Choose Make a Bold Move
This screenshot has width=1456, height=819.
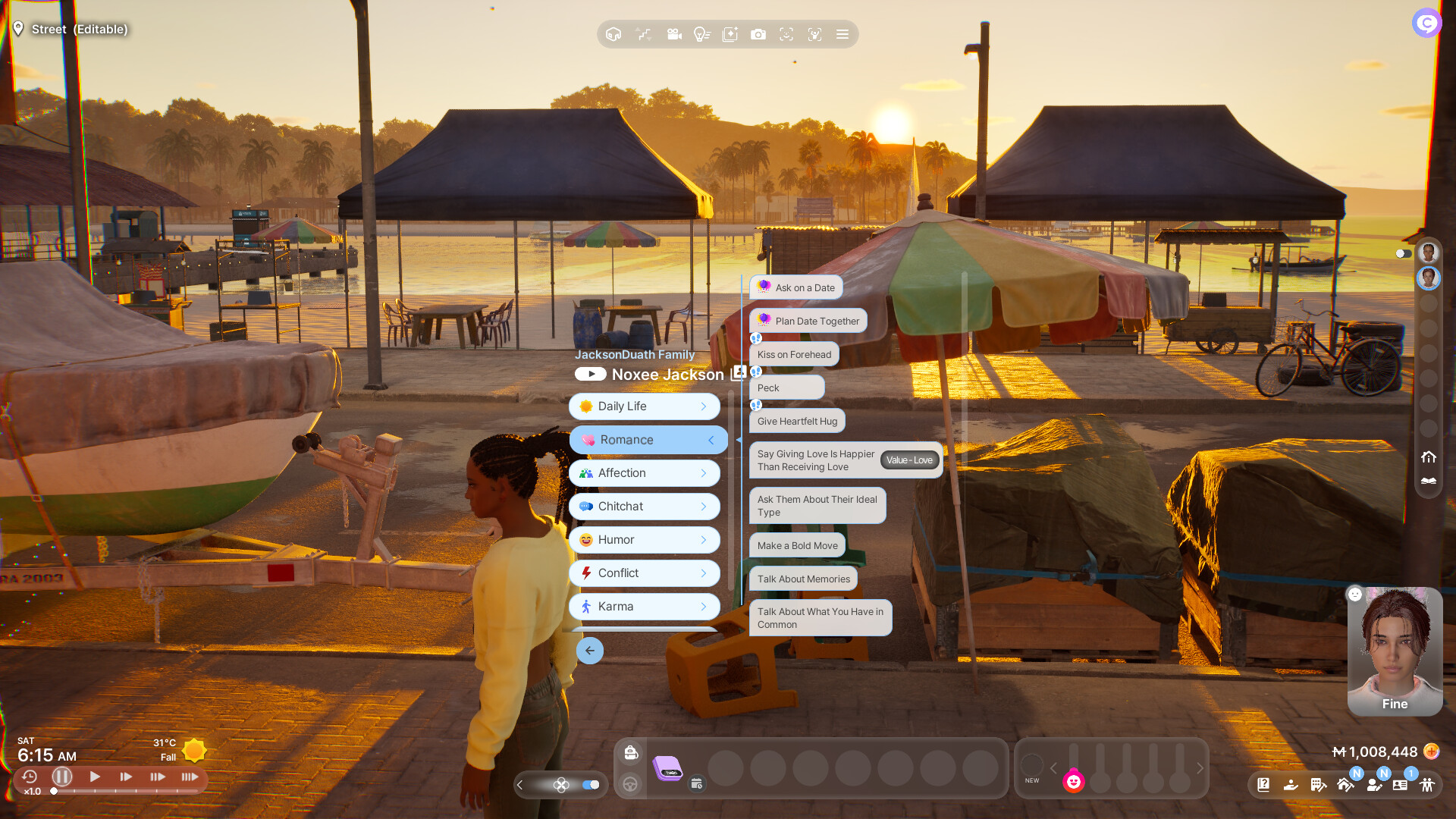[797, 545]
